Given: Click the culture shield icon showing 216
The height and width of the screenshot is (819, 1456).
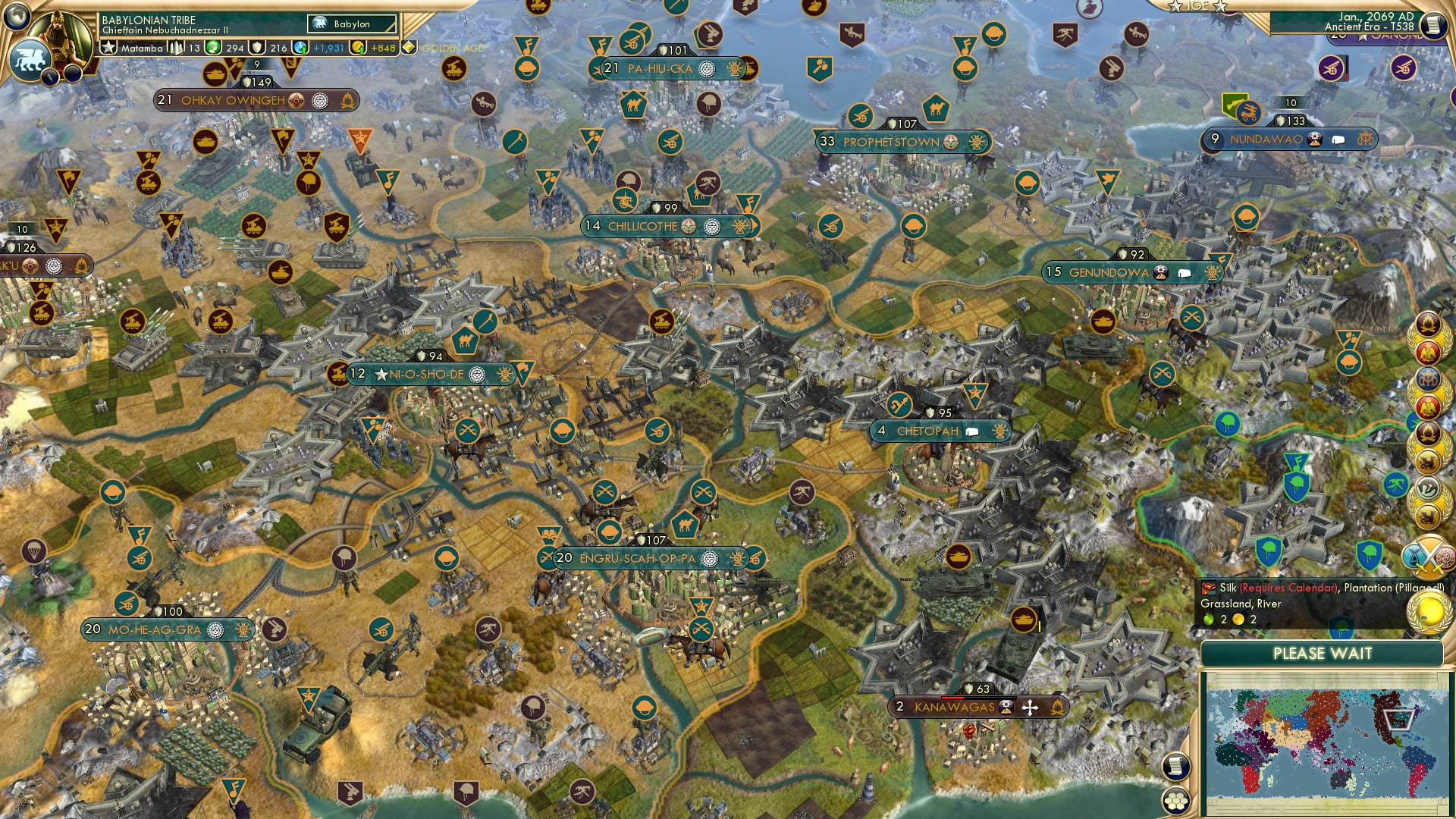Looking at the screenshot, I should 255,48.
